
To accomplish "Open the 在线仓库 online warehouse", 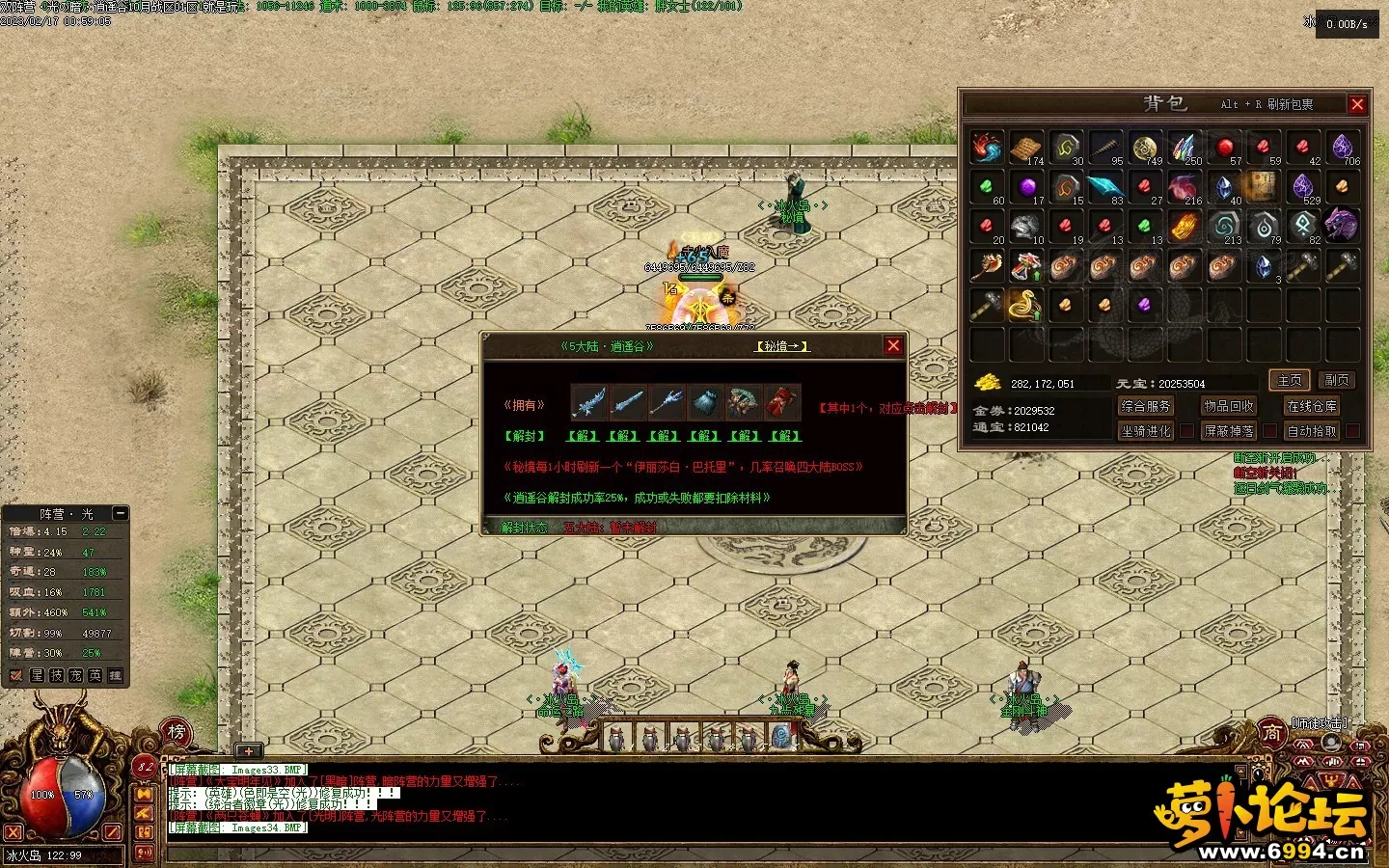I will point(1312,406).
